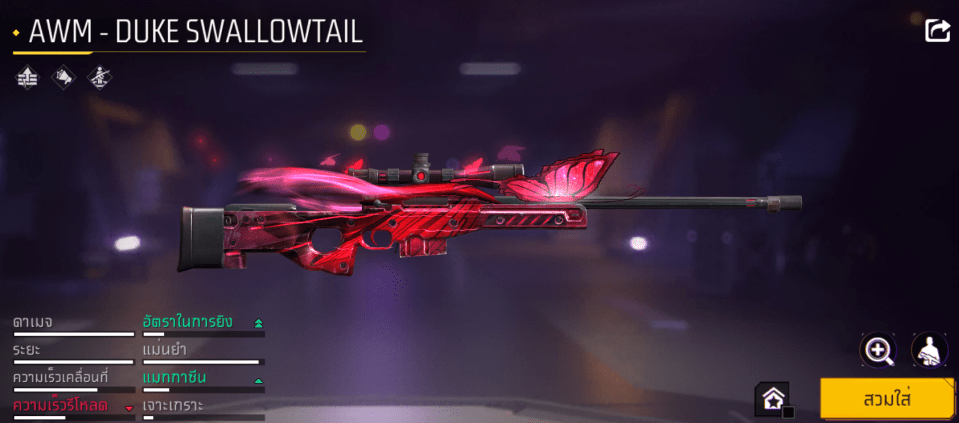Preview the weapon on the character silhouette icon
This screenshot has height=423, width=959.
click(x=929, y=350)
